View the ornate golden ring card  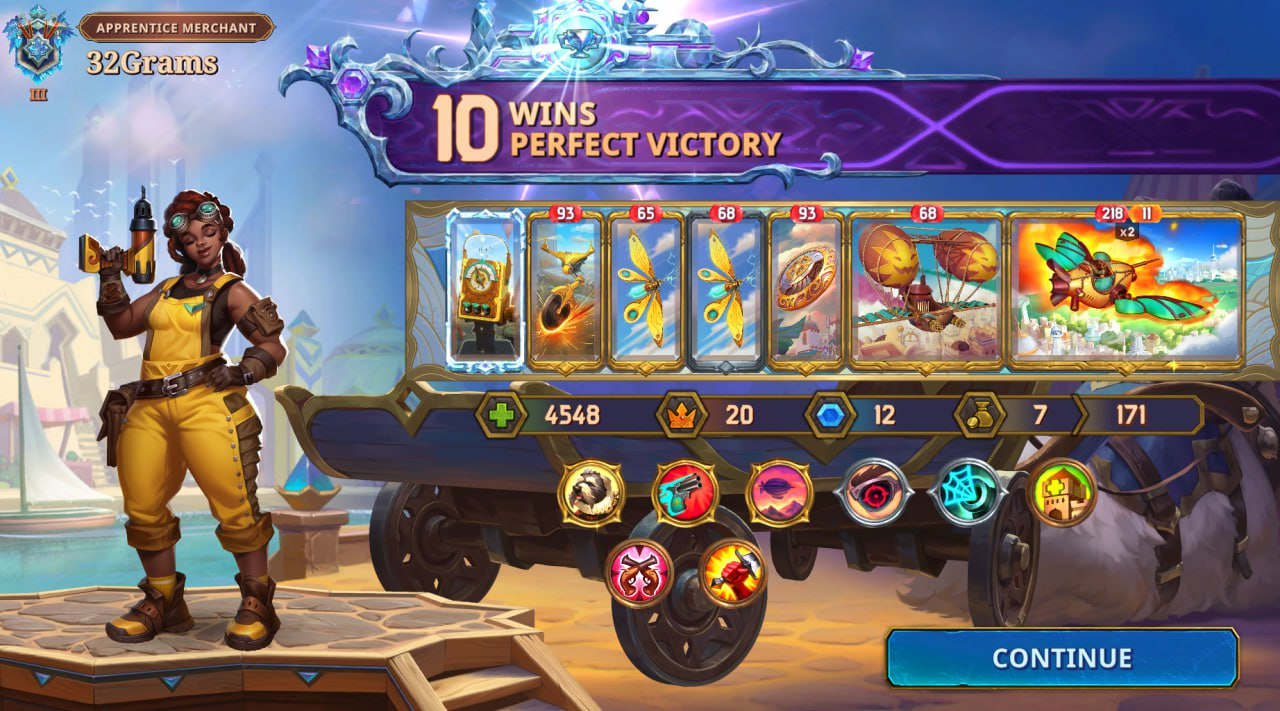[806, 290]
